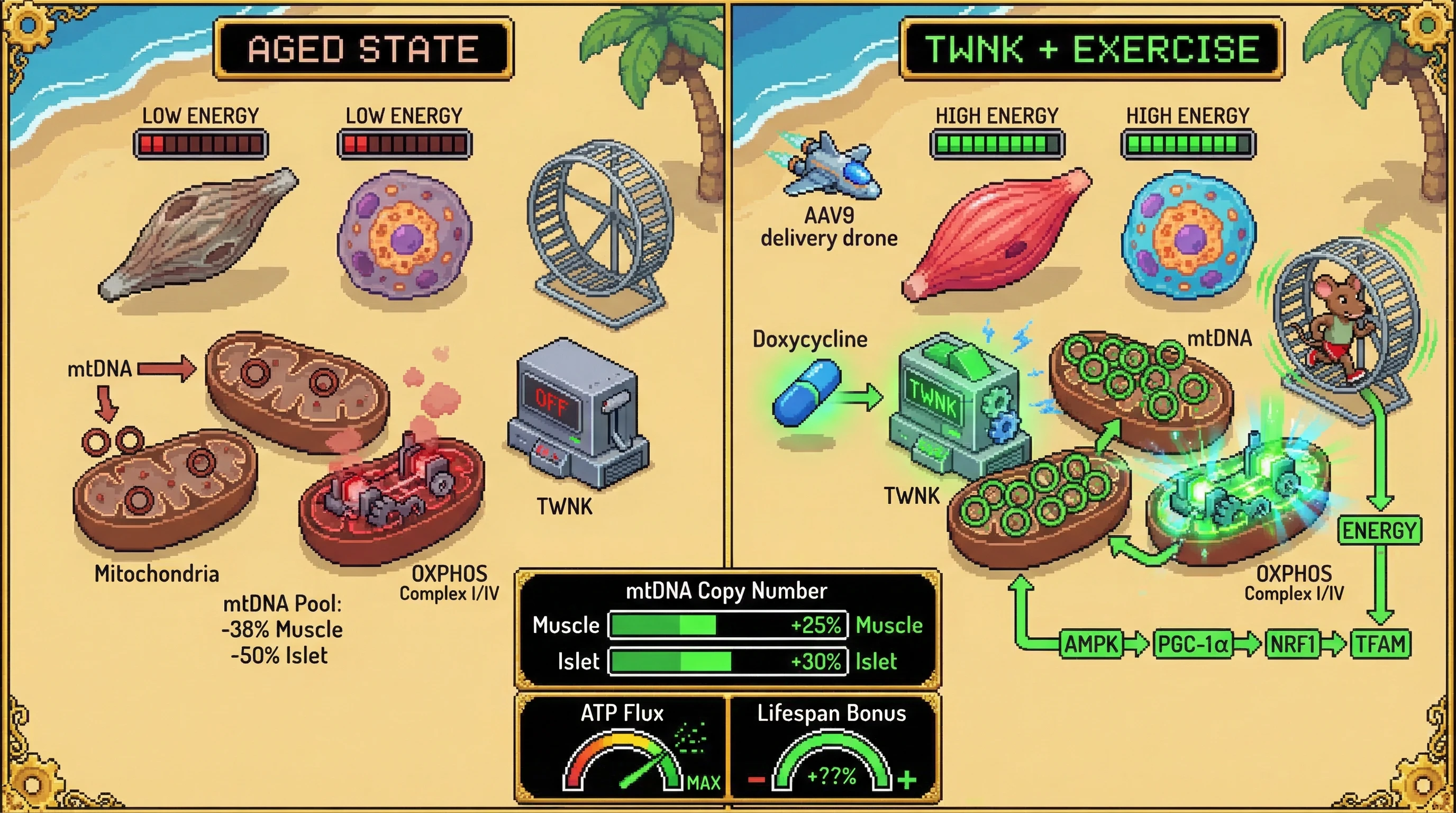Increase Lifespan Bonus with the plus sign
Screen dimensions: 1456x813
[x=907, y=780]
